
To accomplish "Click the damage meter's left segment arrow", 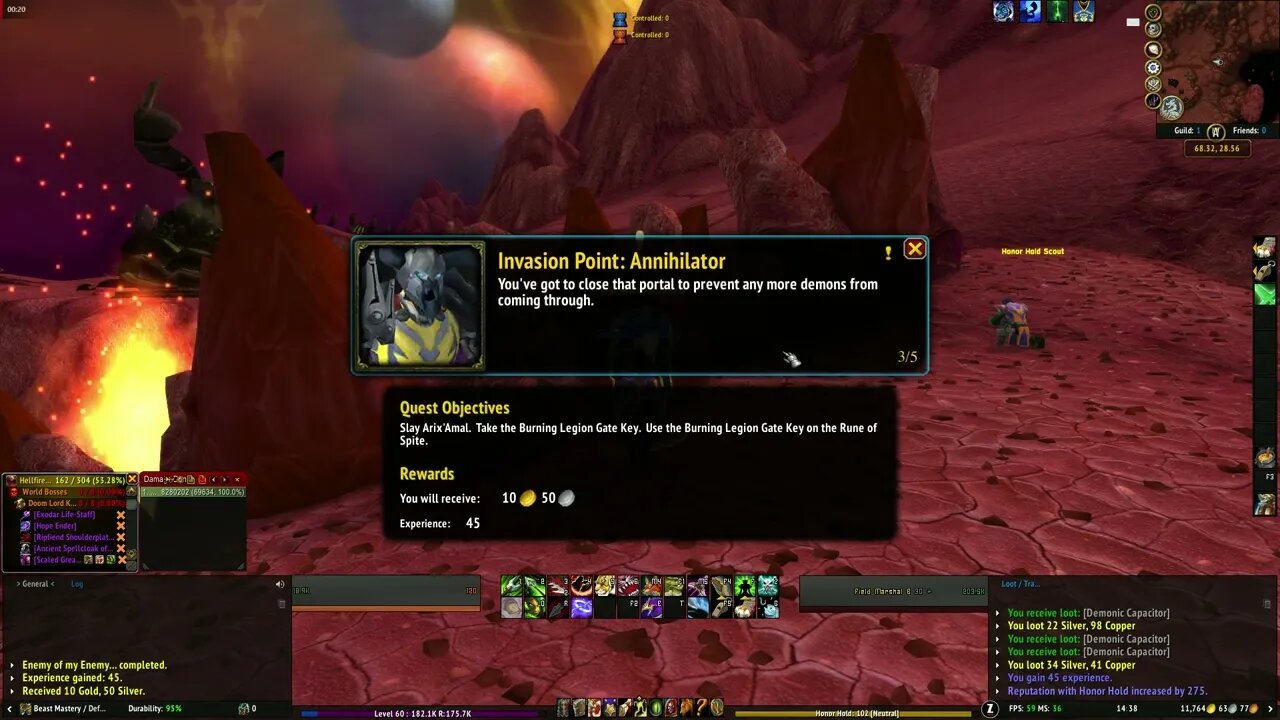I will click(213, 479).
